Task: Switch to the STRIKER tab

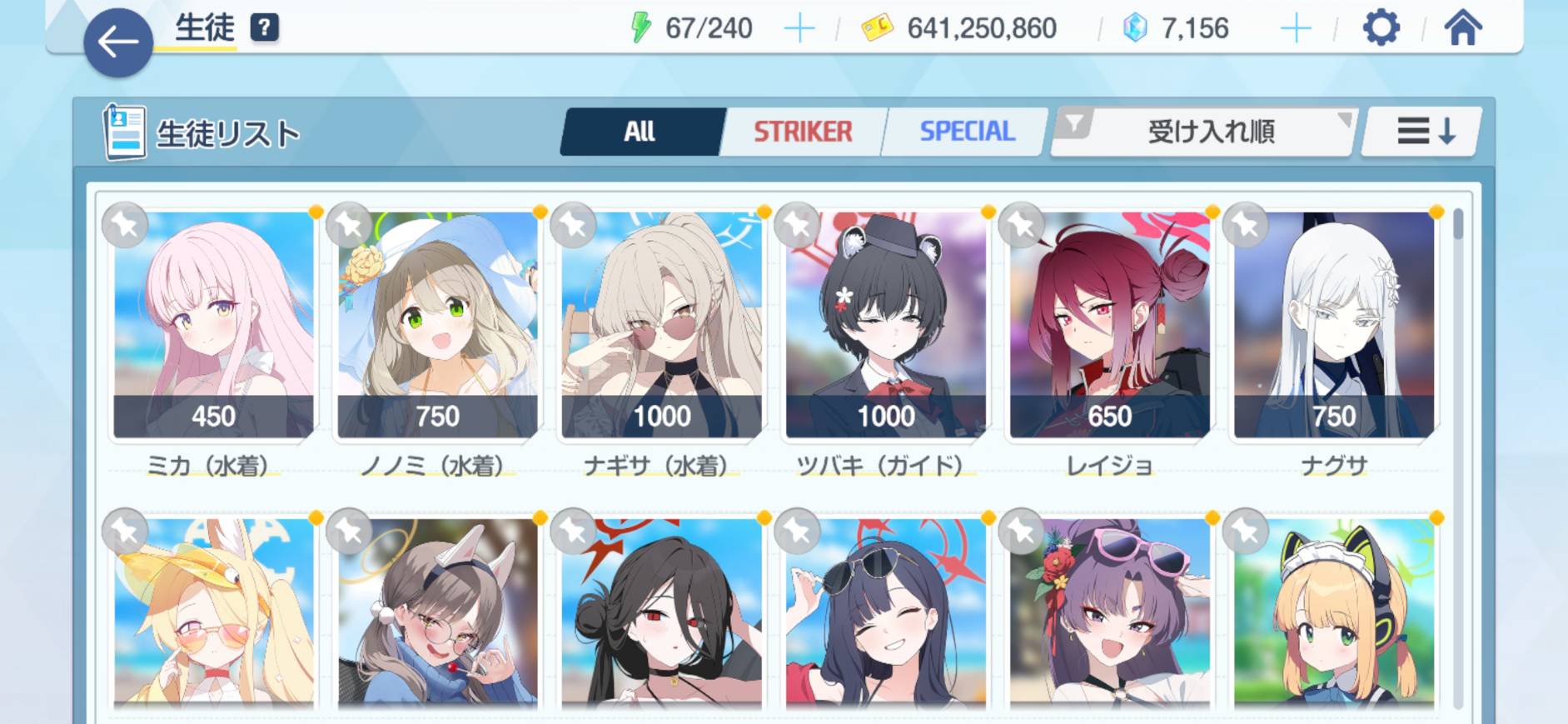Action: click(x=803, y=132)
